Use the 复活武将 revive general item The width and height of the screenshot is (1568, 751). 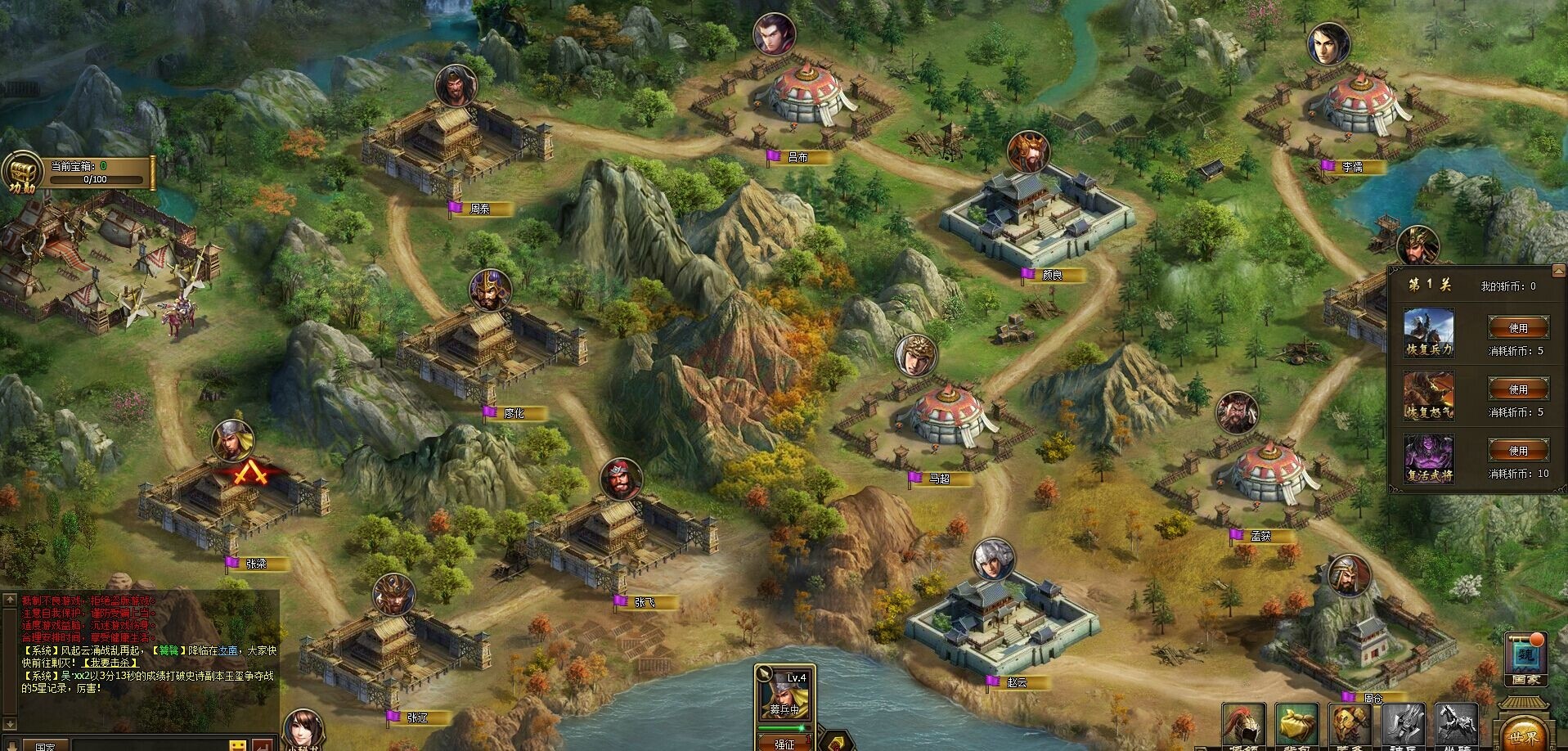1518,451
